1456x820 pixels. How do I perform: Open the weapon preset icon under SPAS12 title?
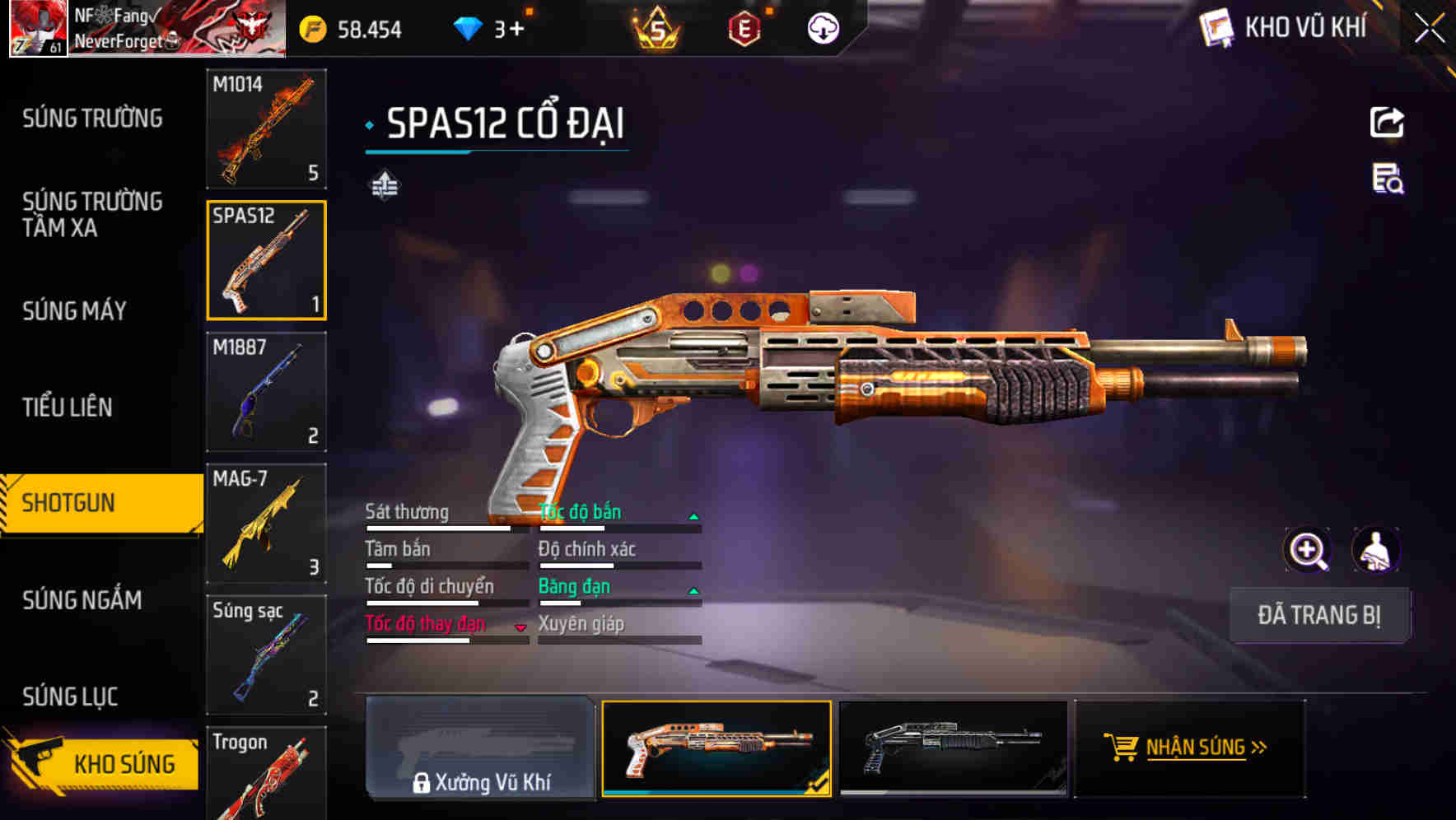(384, 186)
